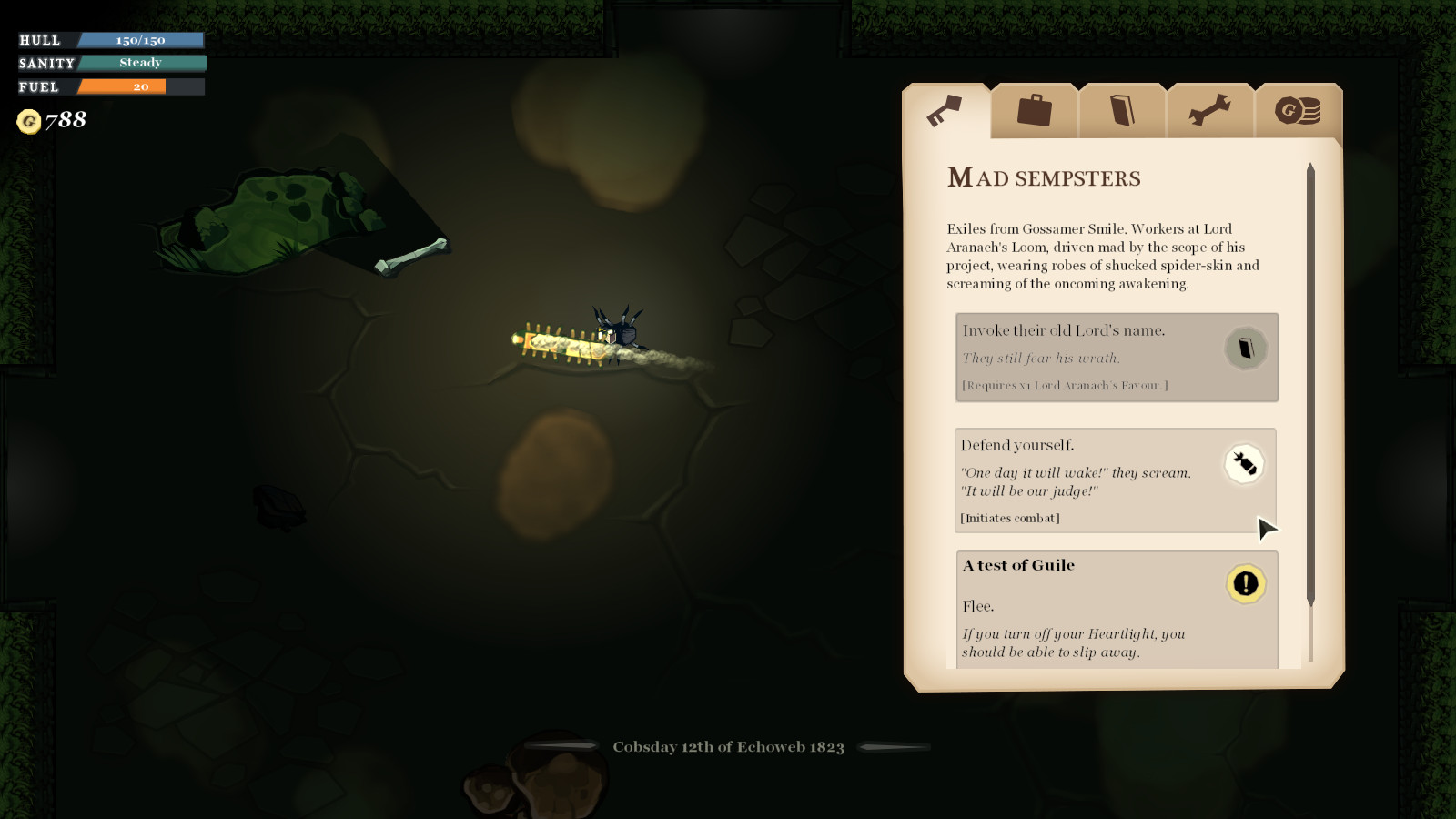Screen dimensions: 1456x819
Task: Click the HULL status bar
Action: (x=109, y=40)
